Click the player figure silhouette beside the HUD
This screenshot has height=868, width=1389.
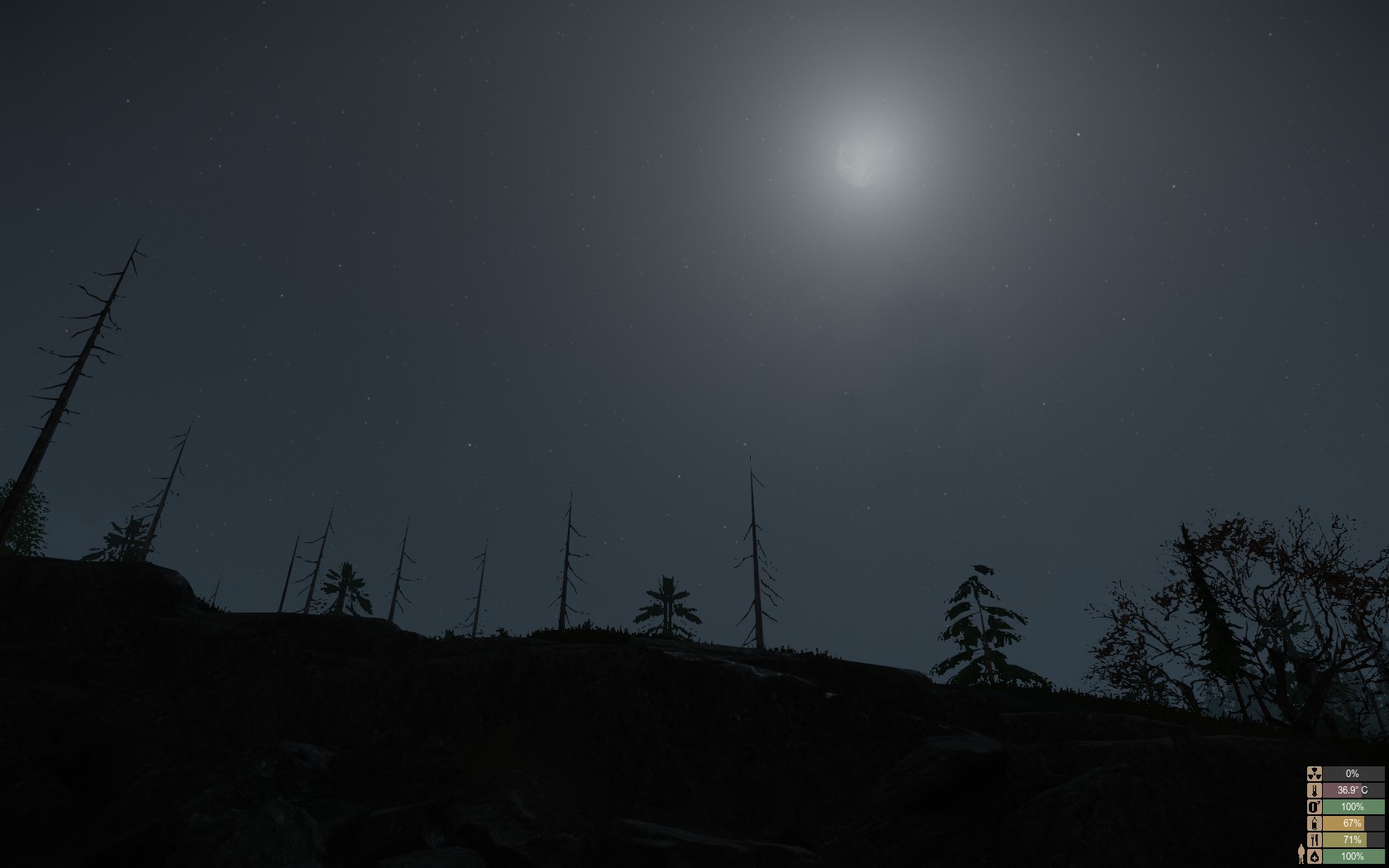point(1301,854)
